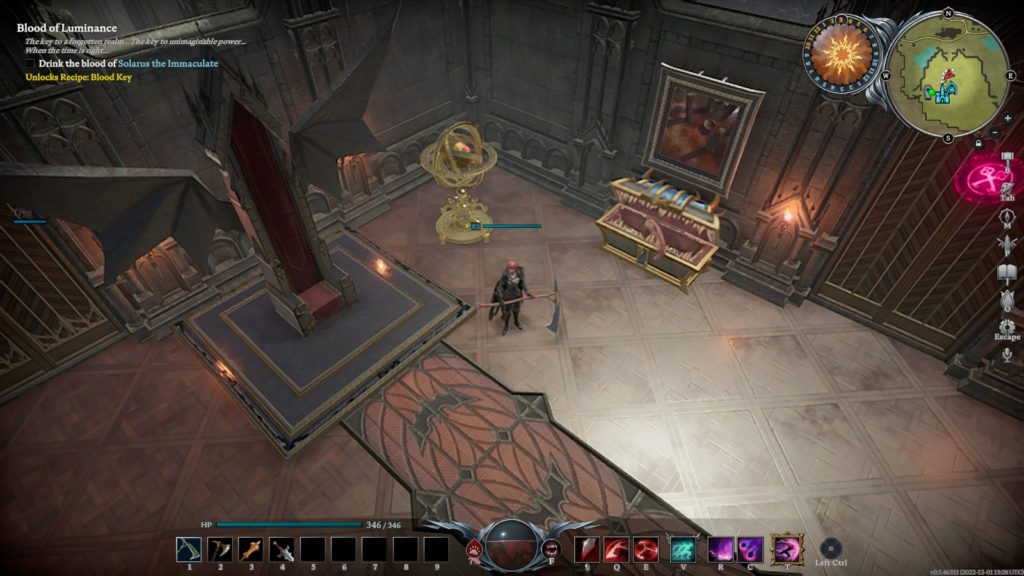Toggle the minimap lock icon
This screenshot has width=1024, height=576.
pyautogui.click(x=978, y=143)
